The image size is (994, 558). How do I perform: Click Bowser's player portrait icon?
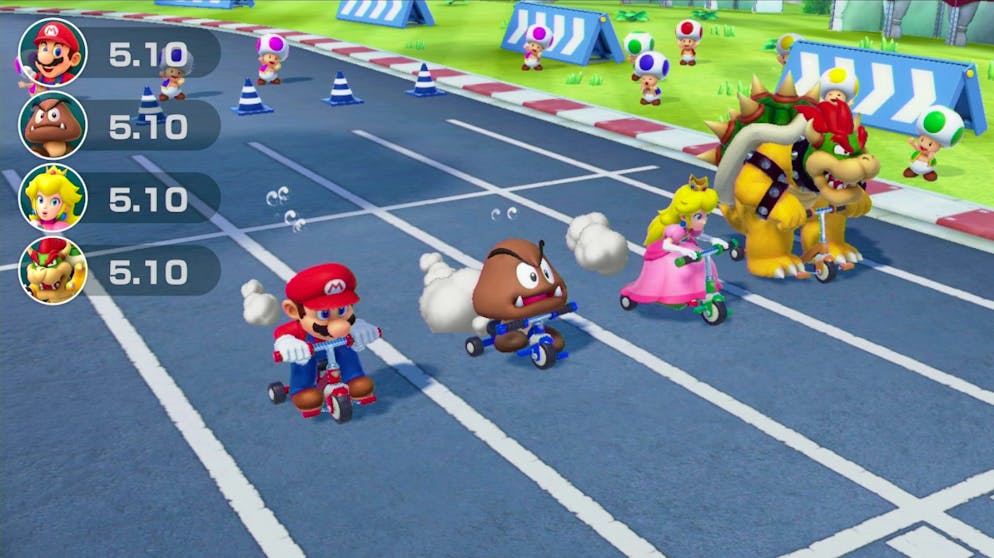point(53,270)
